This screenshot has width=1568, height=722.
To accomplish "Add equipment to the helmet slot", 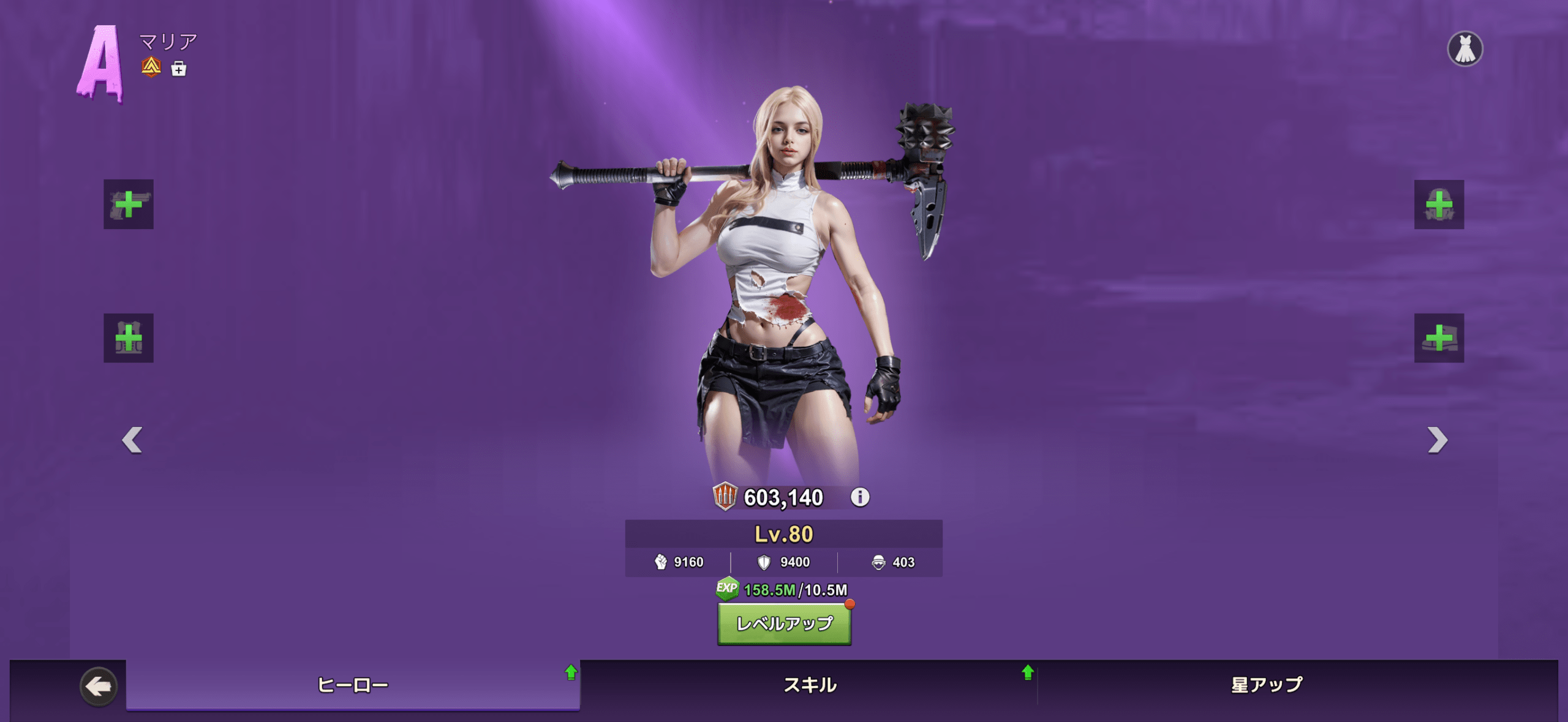I will coord(1439,205).
